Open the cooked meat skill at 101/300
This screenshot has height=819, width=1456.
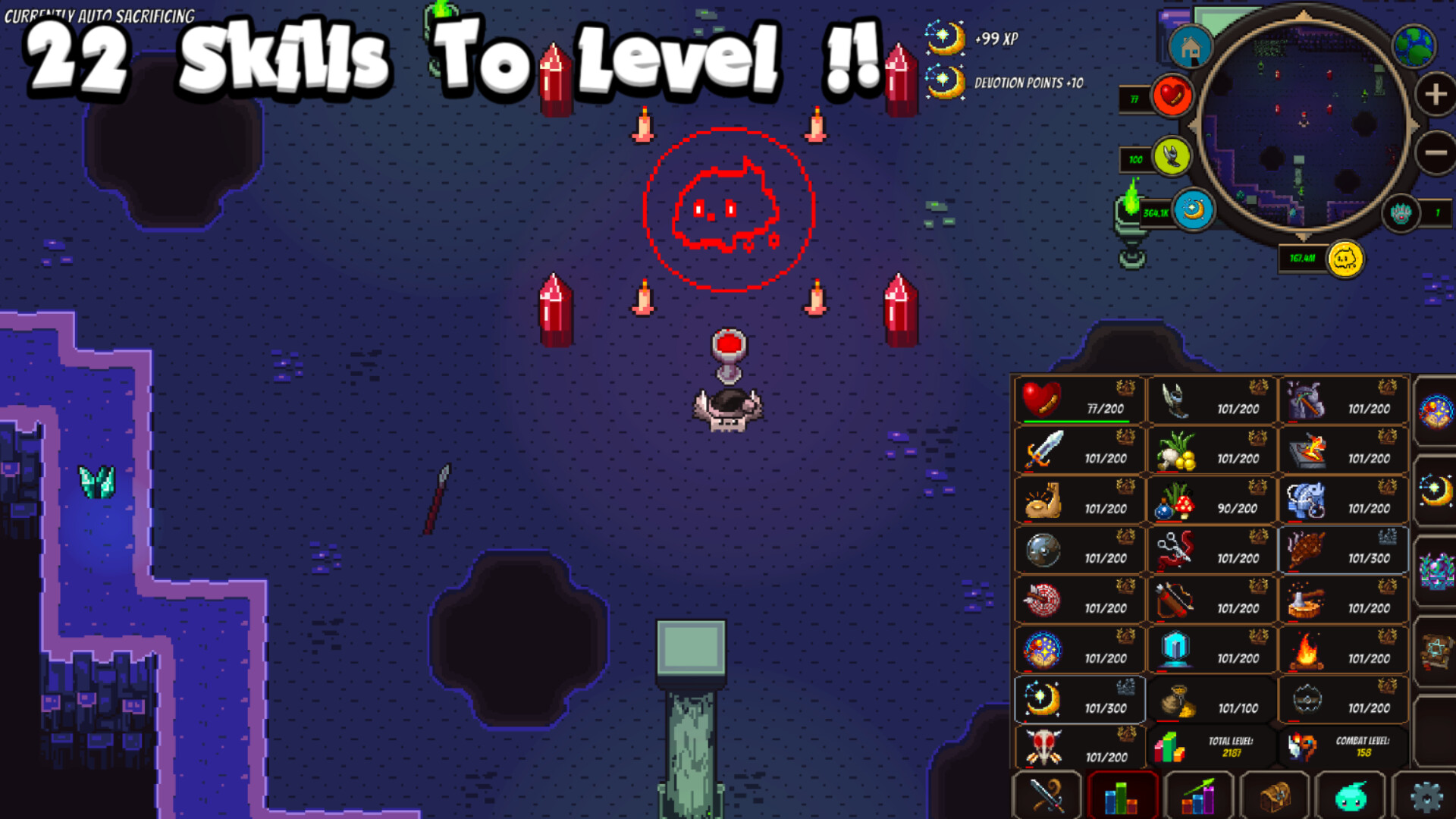1304,550
